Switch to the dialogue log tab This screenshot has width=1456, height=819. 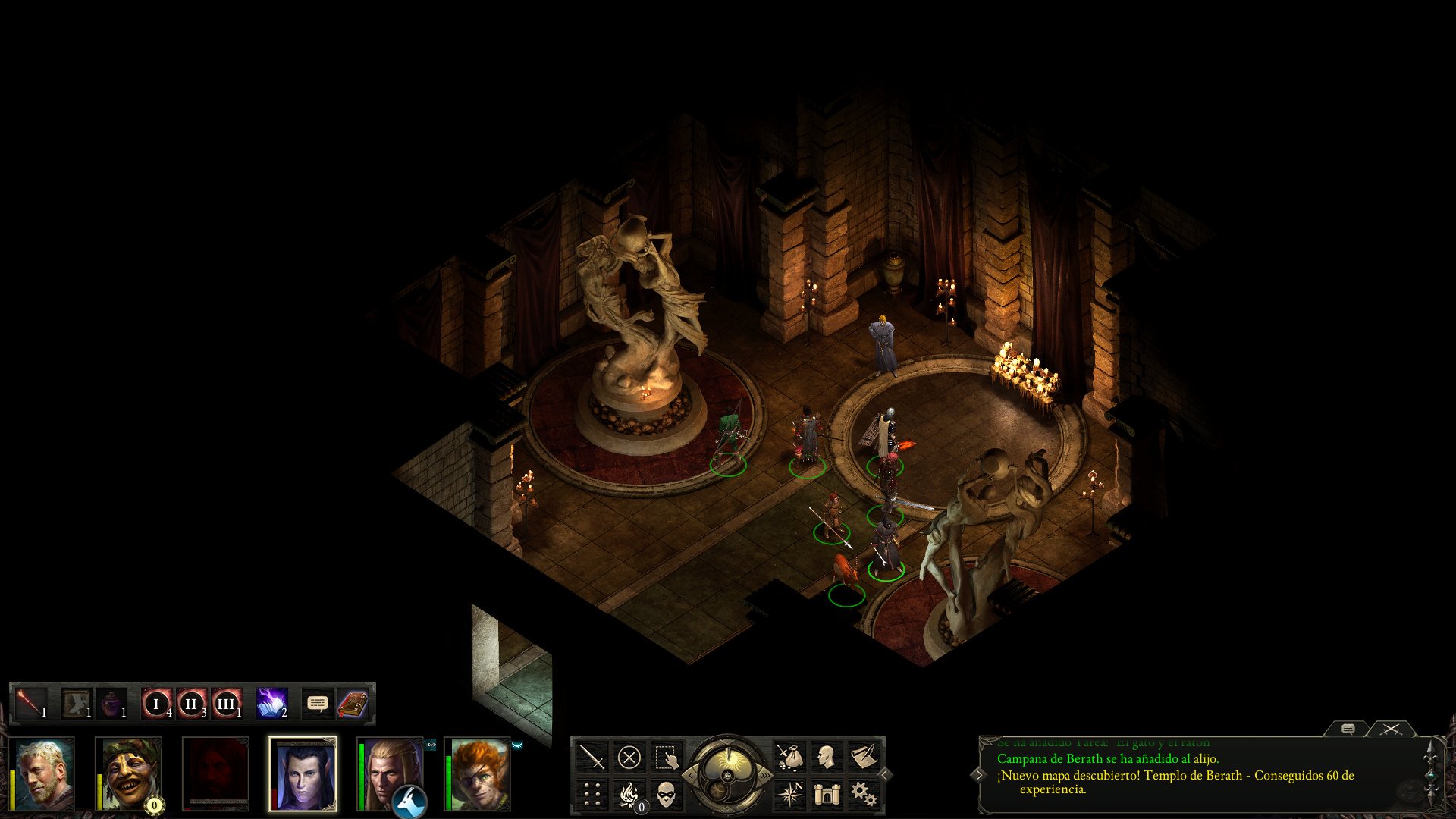[1349, 730]
